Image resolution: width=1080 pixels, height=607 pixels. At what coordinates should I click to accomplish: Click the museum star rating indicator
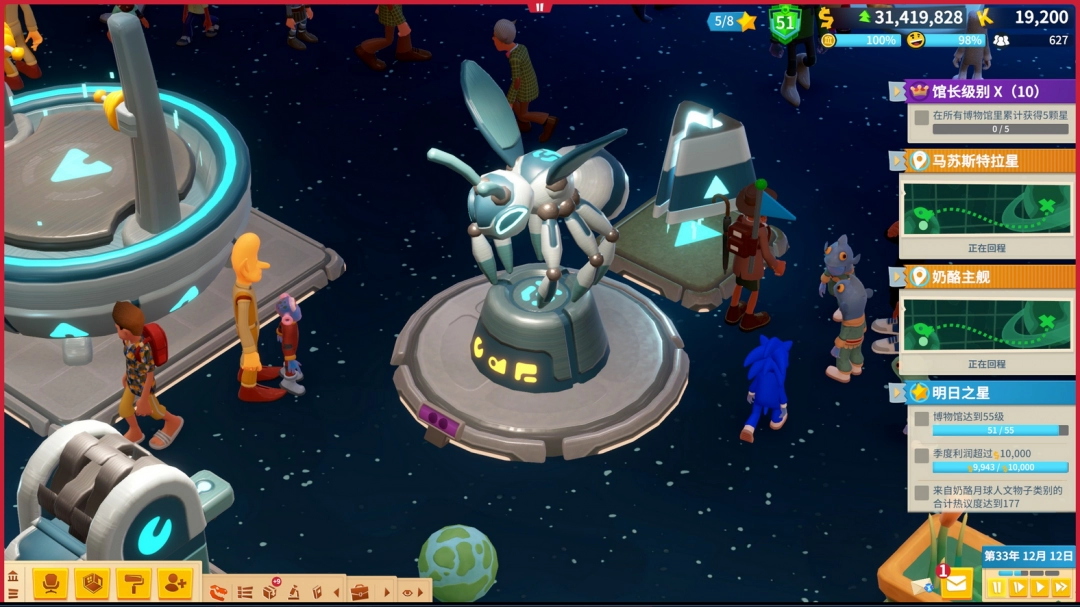point(733,20)
